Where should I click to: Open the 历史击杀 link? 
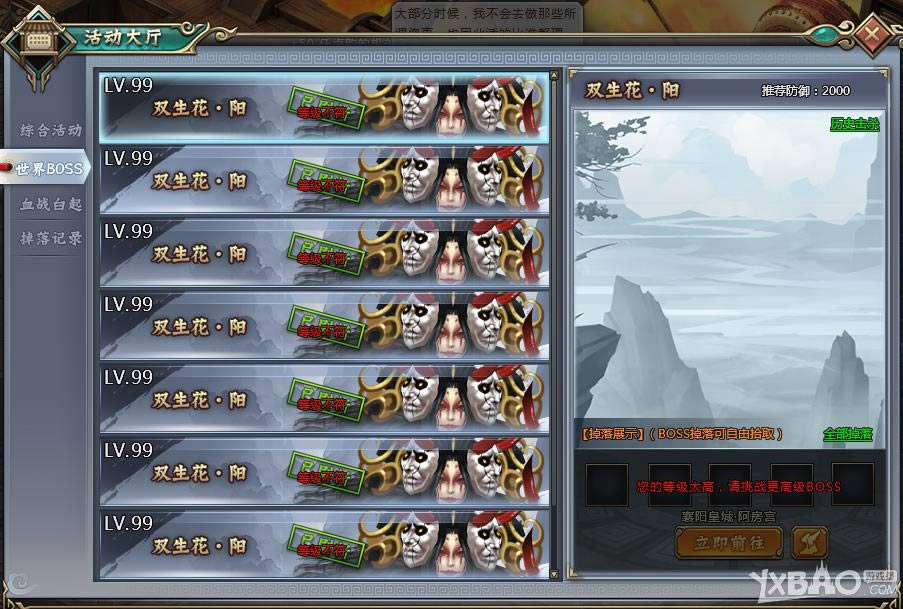pos(853,124)
